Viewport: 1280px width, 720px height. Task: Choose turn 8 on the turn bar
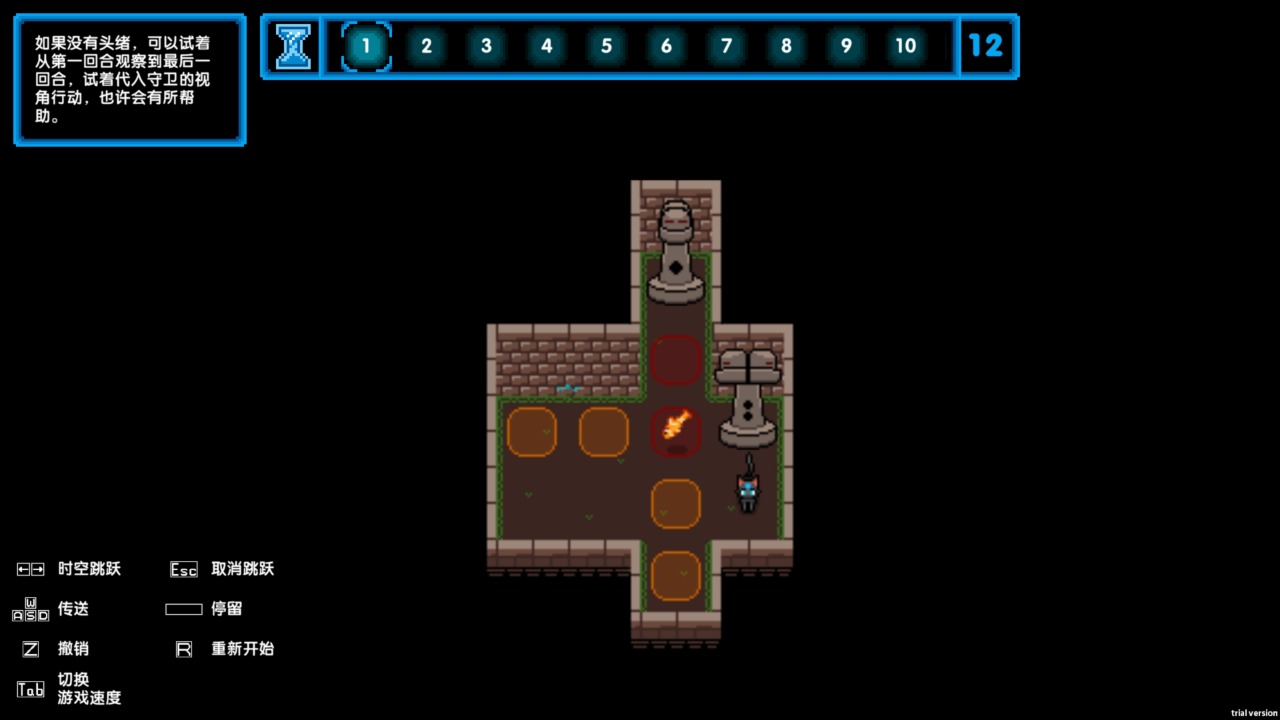[x=786, y=46]
